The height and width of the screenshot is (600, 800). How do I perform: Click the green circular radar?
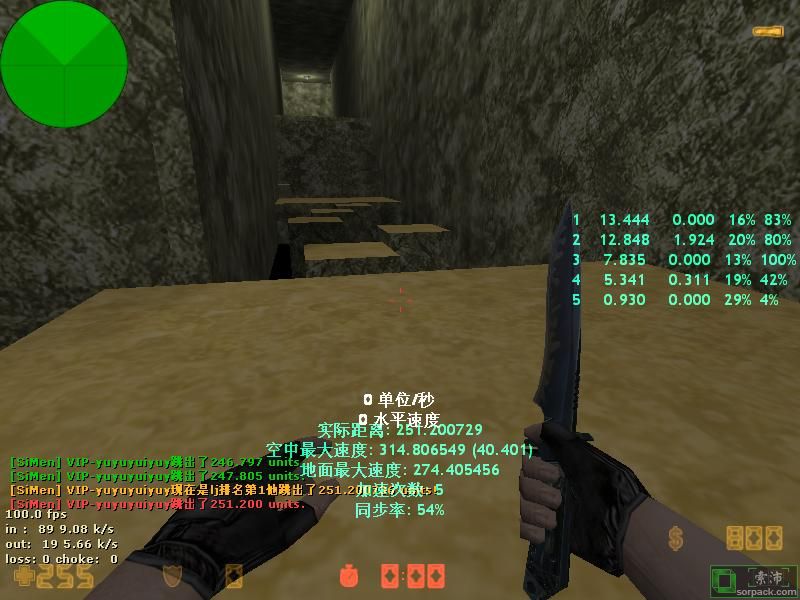[x=64, y=64]
